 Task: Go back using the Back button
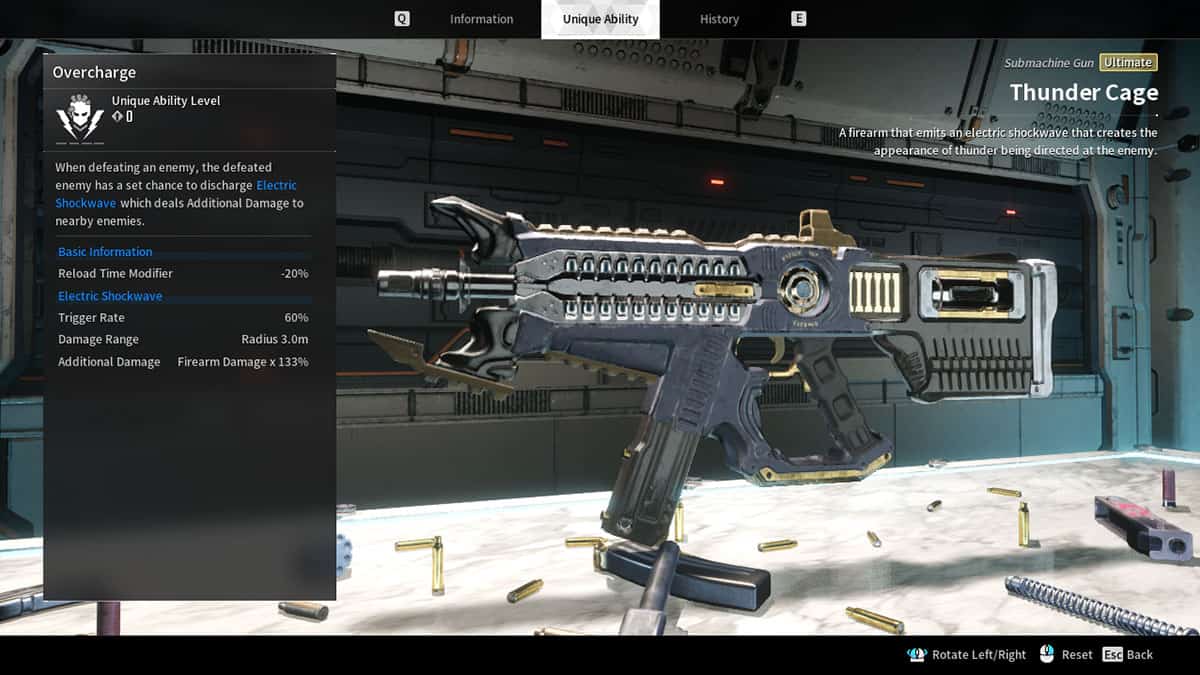tap(1128, 654)
